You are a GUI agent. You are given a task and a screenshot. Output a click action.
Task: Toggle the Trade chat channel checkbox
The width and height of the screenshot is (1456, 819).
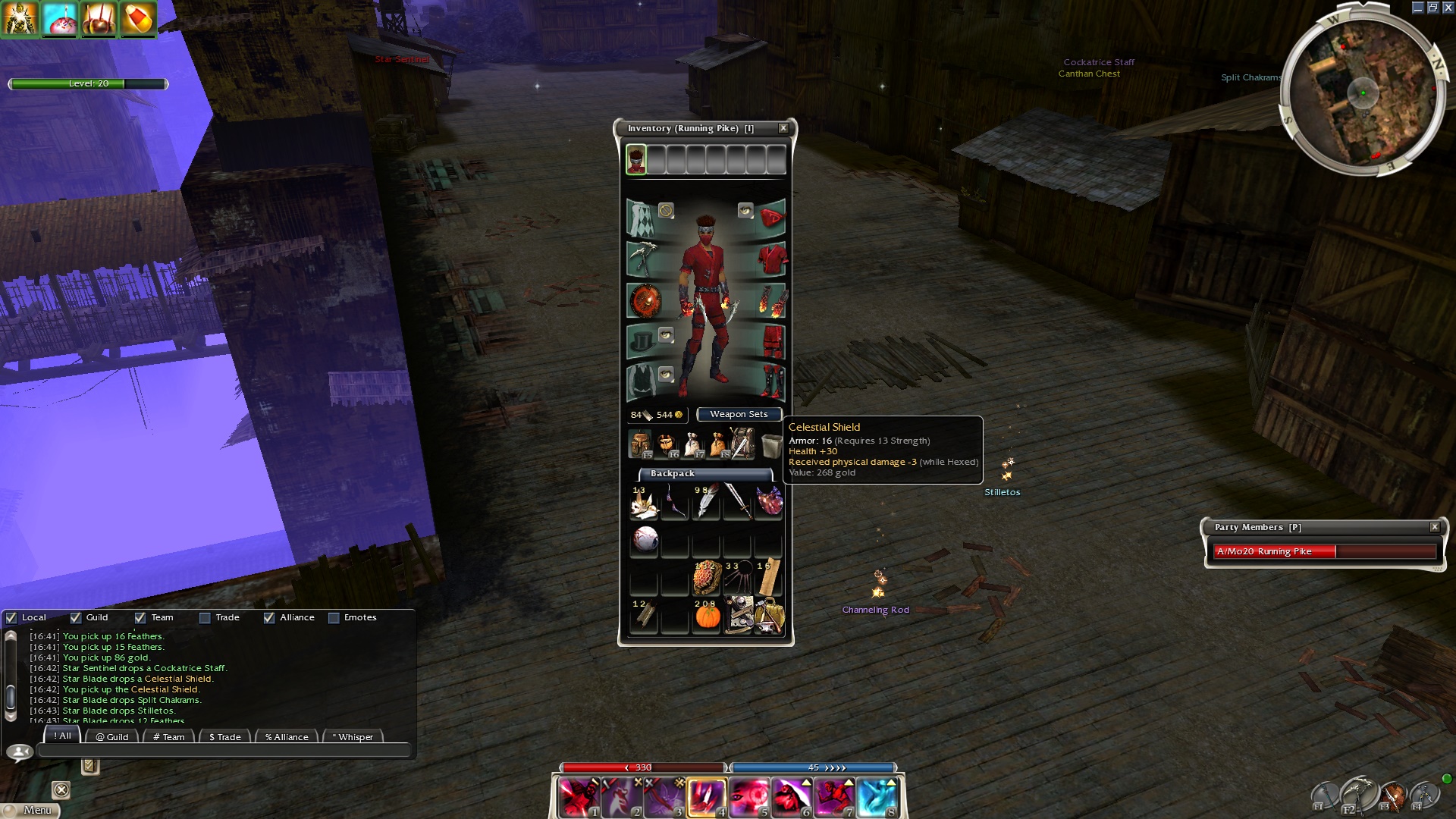pos(205,617)
